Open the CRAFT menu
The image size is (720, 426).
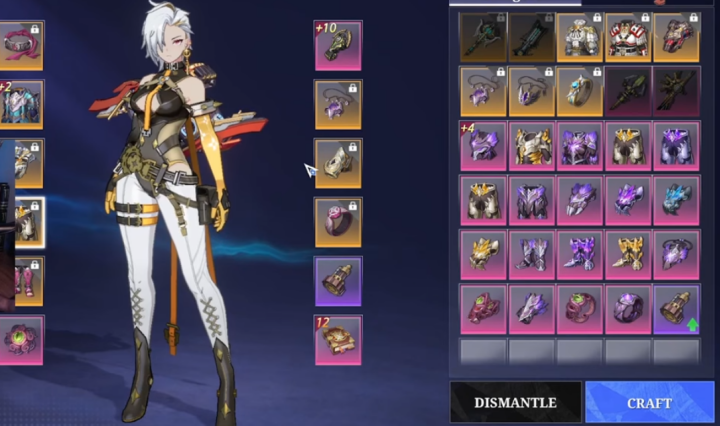click(x=649, y=402)
